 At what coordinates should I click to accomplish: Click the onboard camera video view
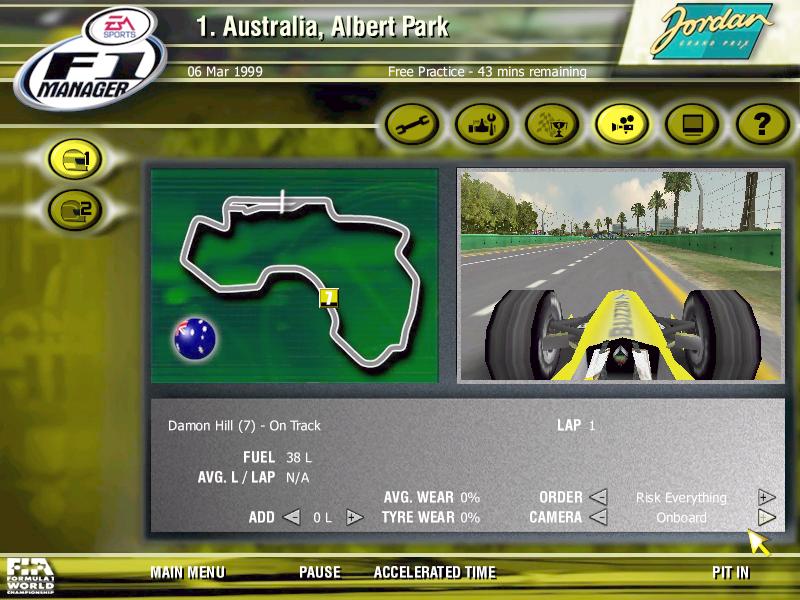pos(619,275)
